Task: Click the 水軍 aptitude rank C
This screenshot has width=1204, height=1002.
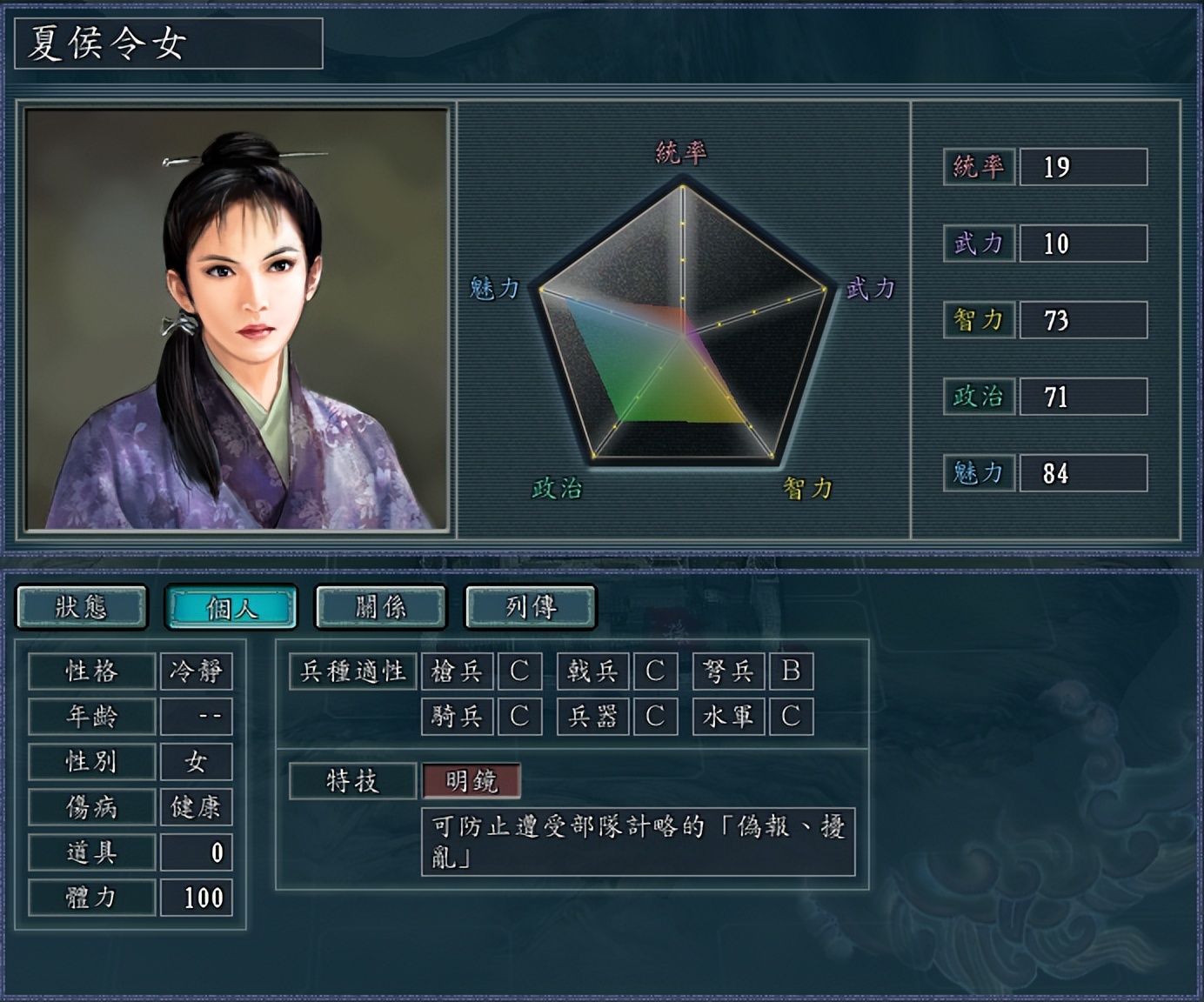Action: (x=793, y=716)
